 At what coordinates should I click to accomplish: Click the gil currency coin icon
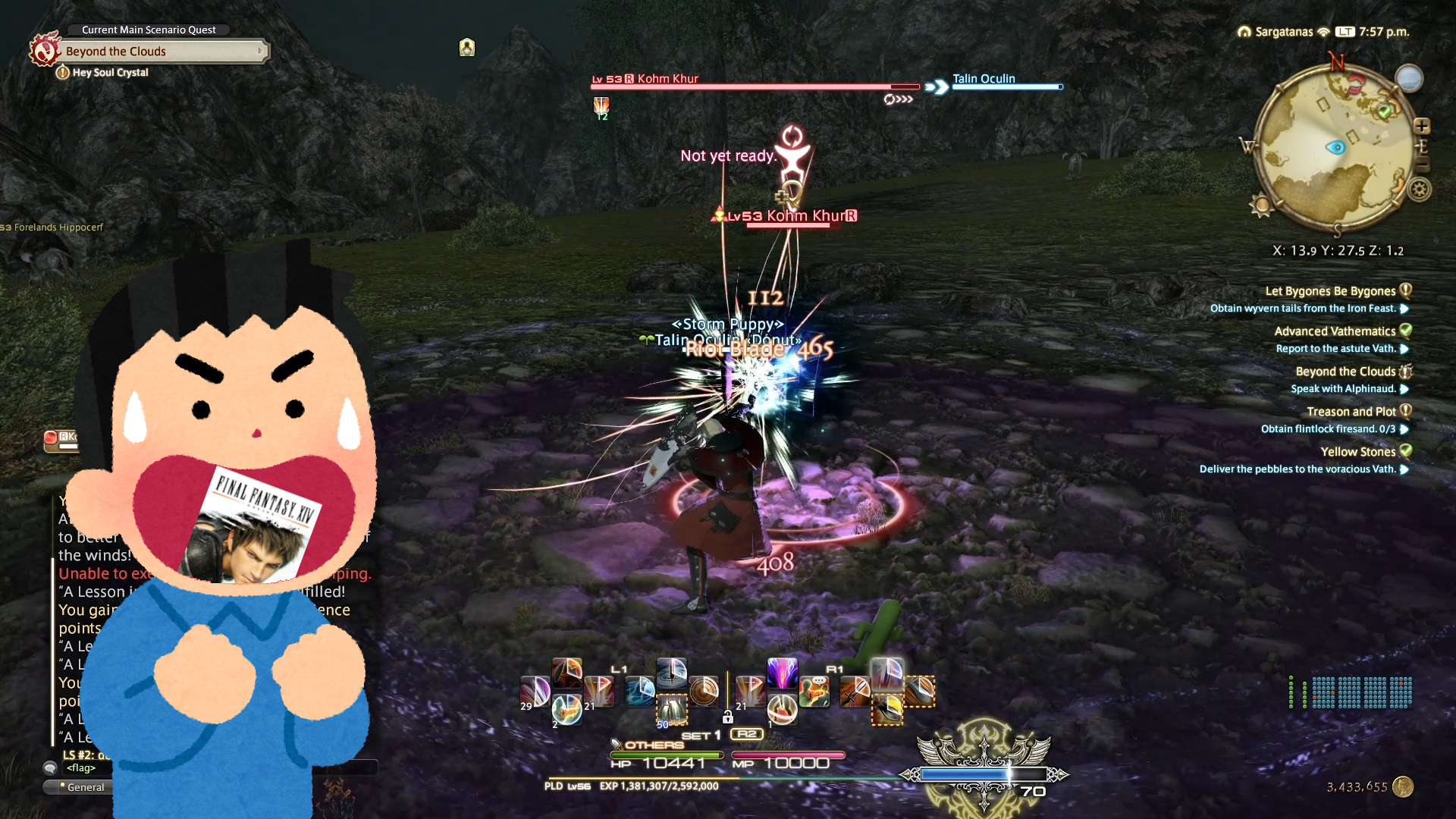(1403, 787)
